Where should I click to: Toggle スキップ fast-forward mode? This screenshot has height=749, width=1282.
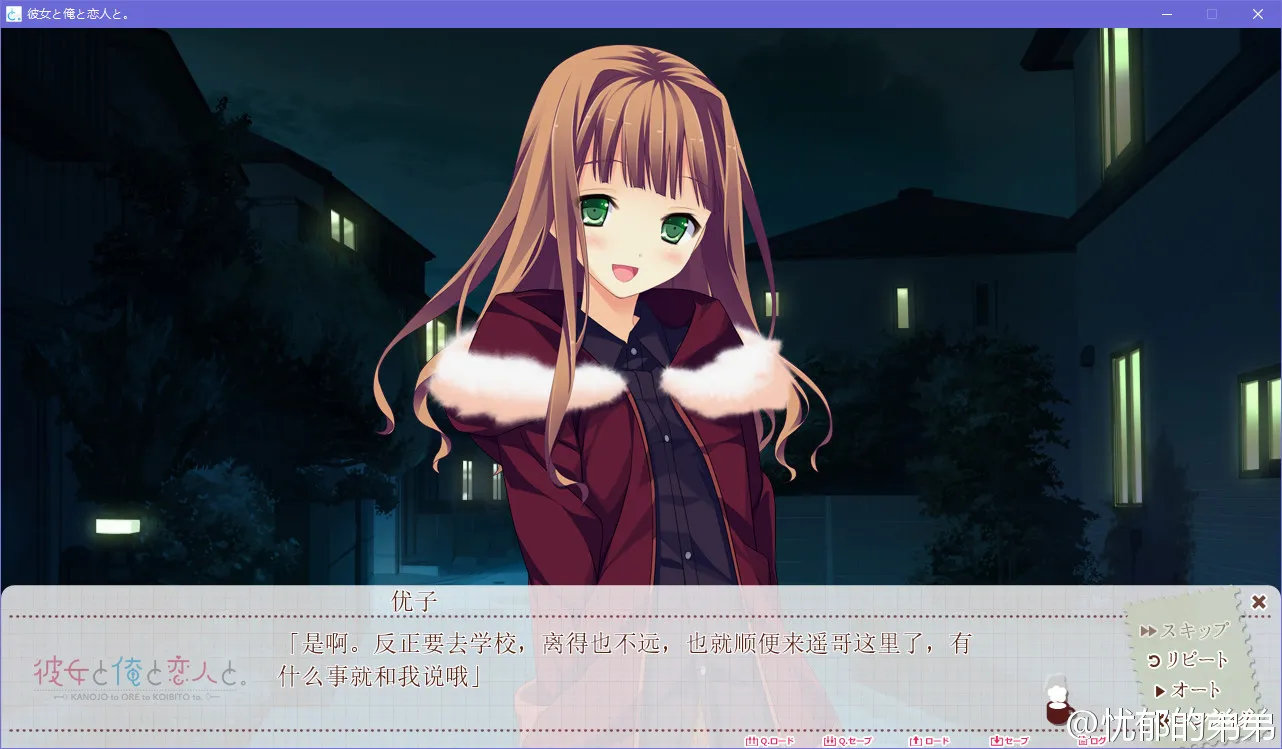pyautogui.click(x=1190, y=630)
